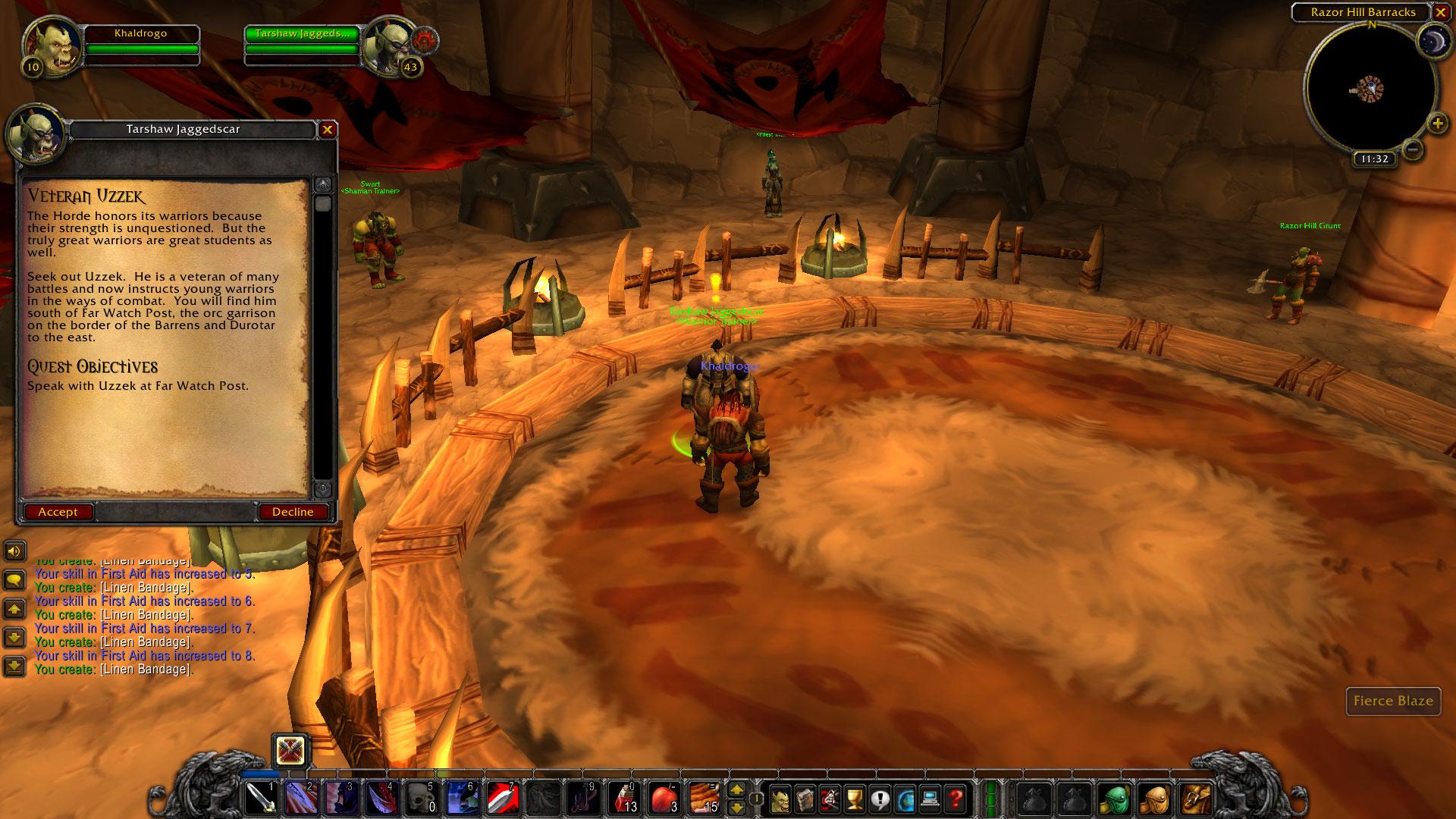Screen dimensions: 1456x819
Task: Use the healing potion on the action bar
Action: click(x=625, y=798)
